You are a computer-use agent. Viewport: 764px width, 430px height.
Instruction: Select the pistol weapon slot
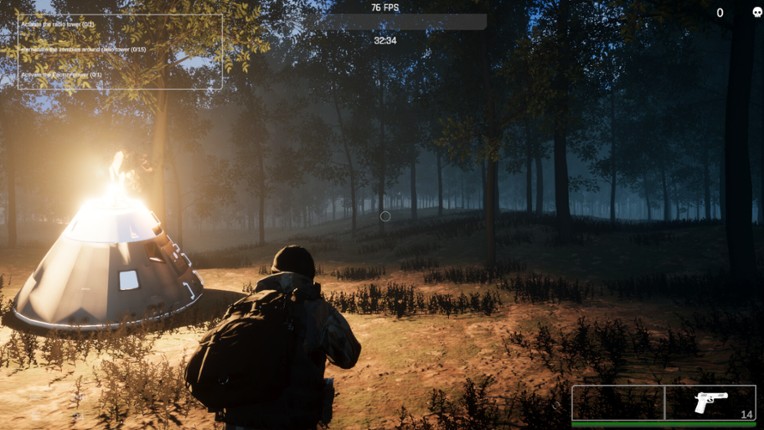[x=710, y=402]
